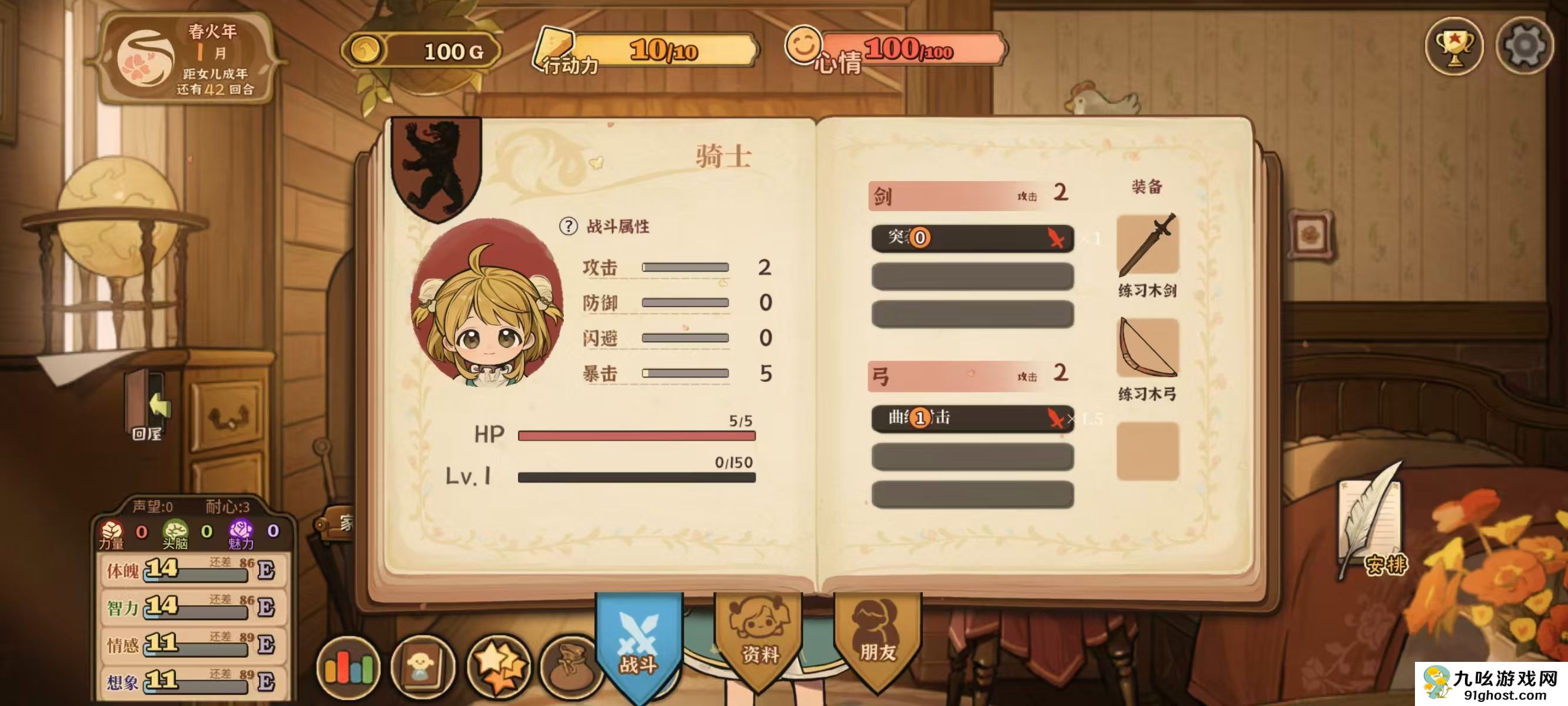Open the bar chart statistics icon
Viewport: 1568px width, 706px height.
pyautogui.click(x=348, y=668)
